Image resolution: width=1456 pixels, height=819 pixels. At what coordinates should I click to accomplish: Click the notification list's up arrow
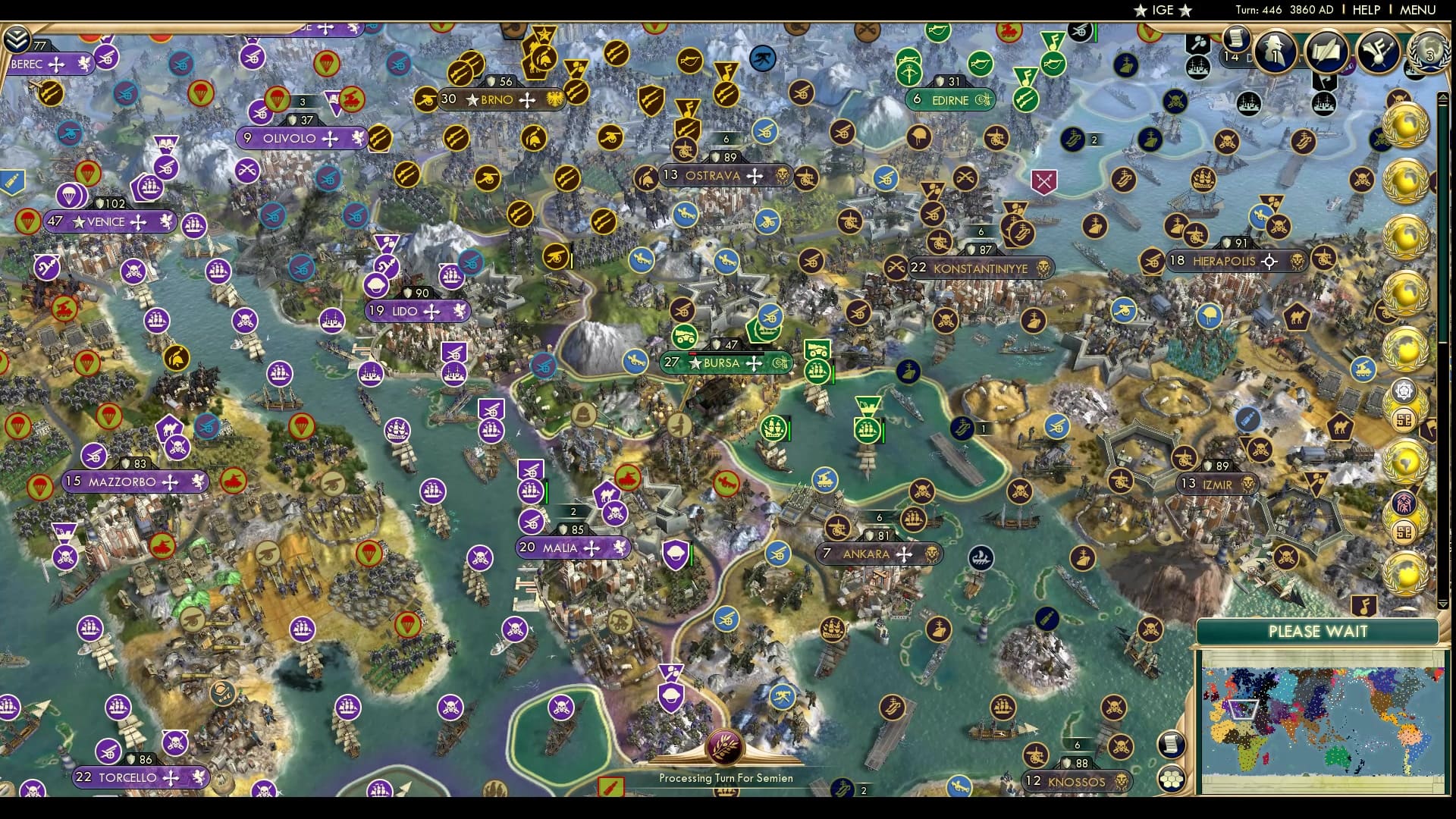(1443, 97)
